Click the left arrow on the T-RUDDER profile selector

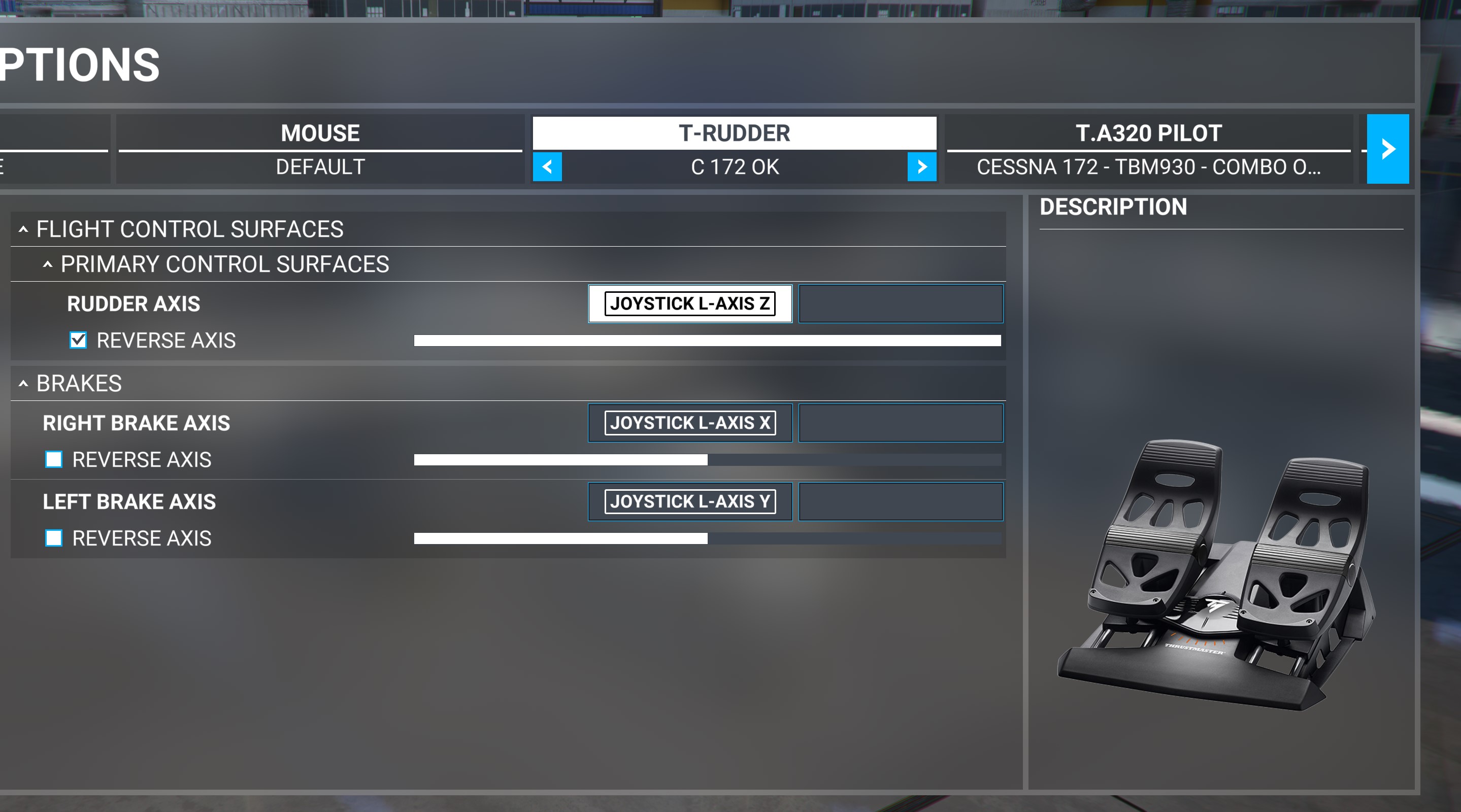coord(547,166)
